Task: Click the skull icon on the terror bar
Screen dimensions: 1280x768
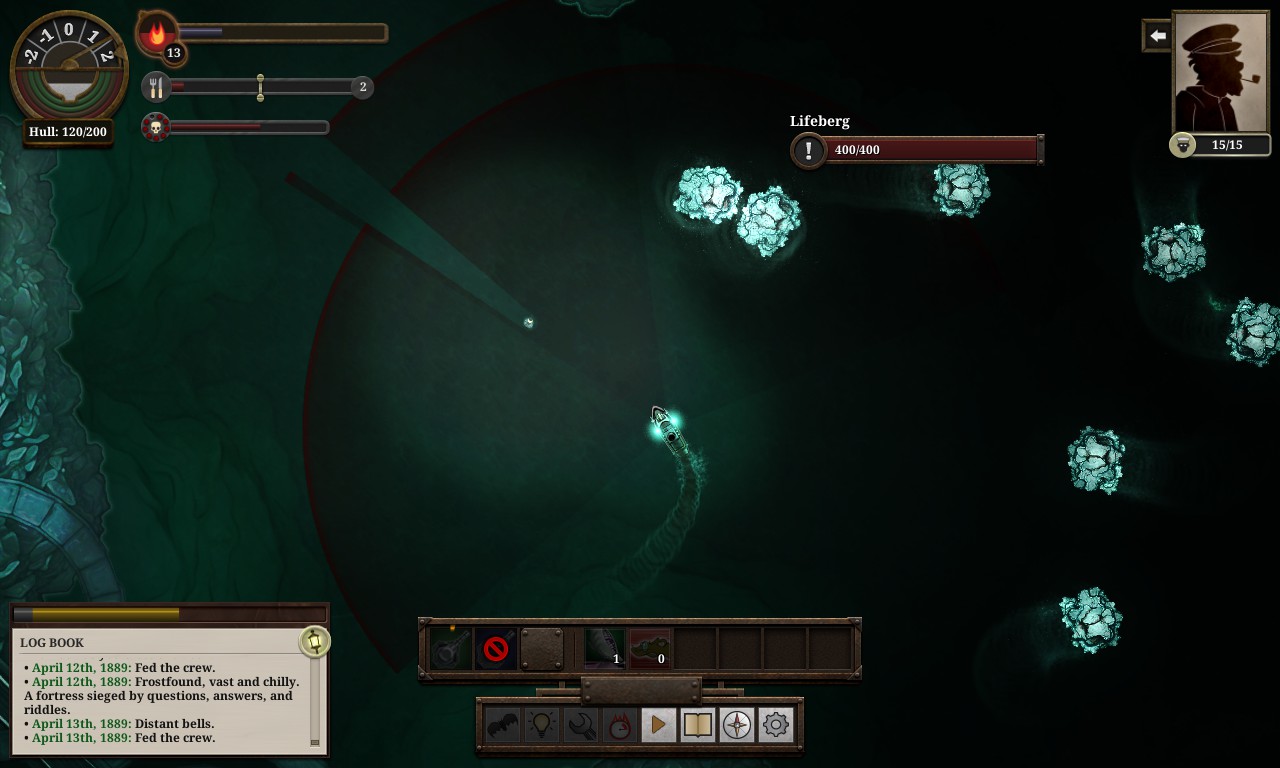Action: coord(156,127)
